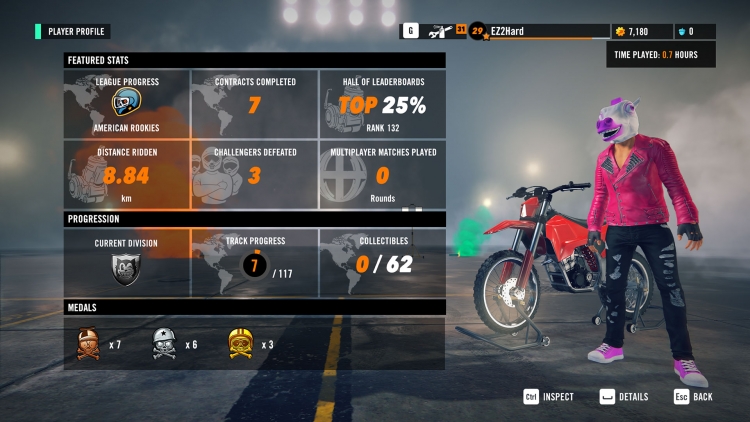Select the League Progress stat tile

click(x=127, y=104)
